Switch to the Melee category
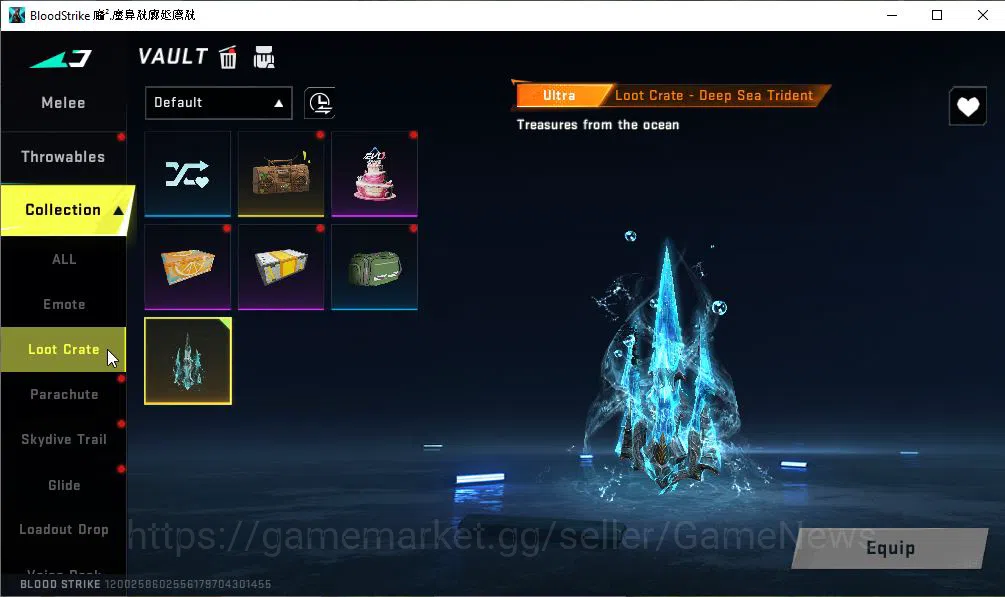1005x597 pixels. pos(63,103)
